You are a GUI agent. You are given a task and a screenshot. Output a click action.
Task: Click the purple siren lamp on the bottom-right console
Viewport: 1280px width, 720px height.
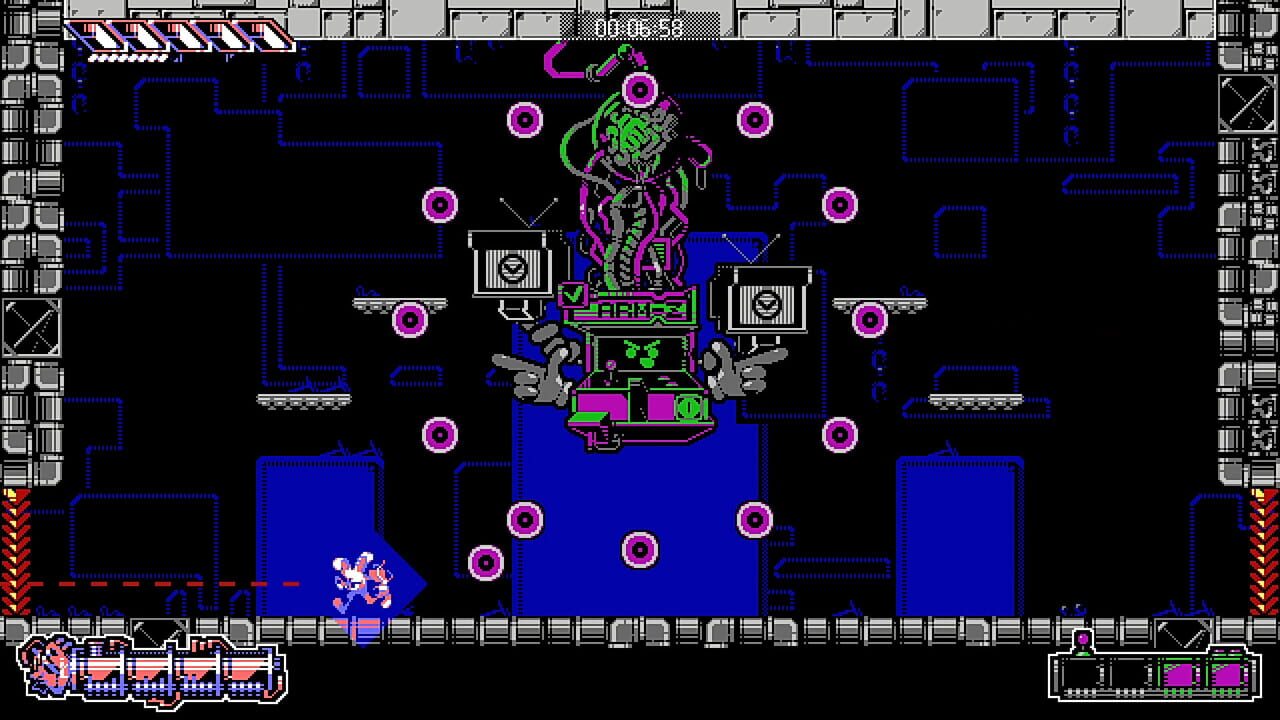point(1082,637)
